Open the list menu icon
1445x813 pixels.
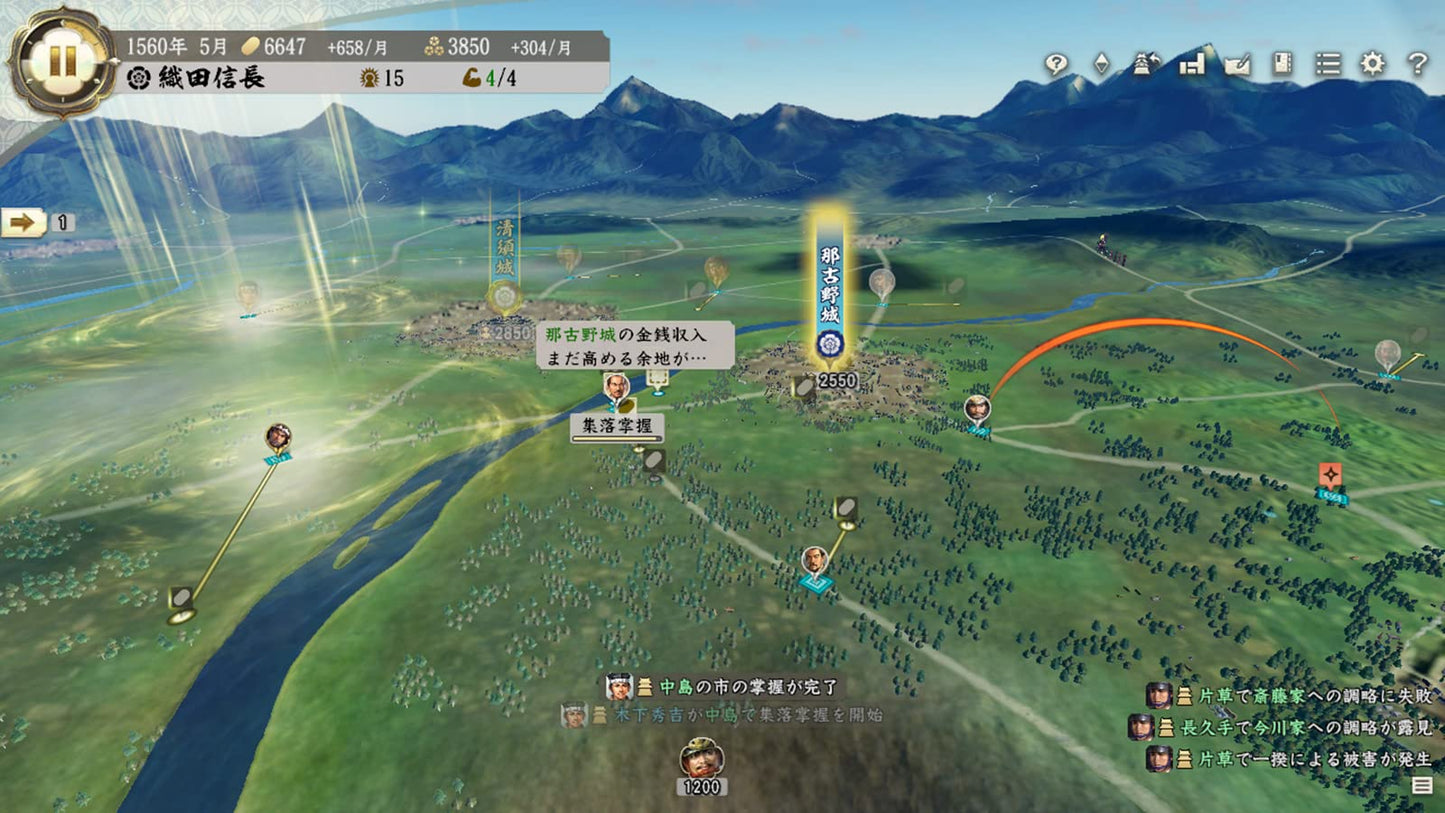[x=1326, y=63]
